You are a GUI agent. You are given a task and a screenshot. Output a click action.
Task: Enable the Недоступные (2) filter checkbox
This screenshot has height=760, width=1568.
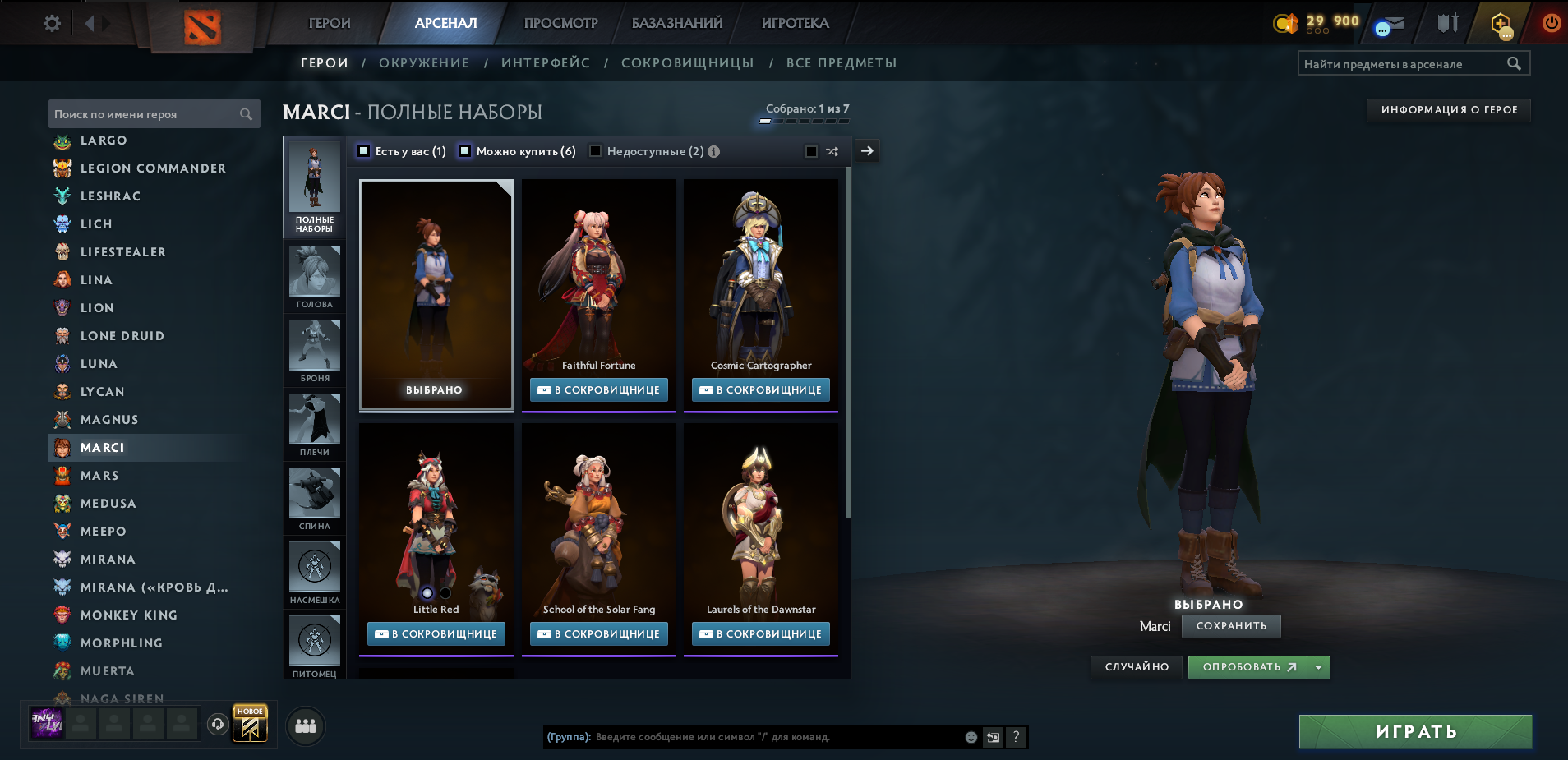(x=596, y=151)
